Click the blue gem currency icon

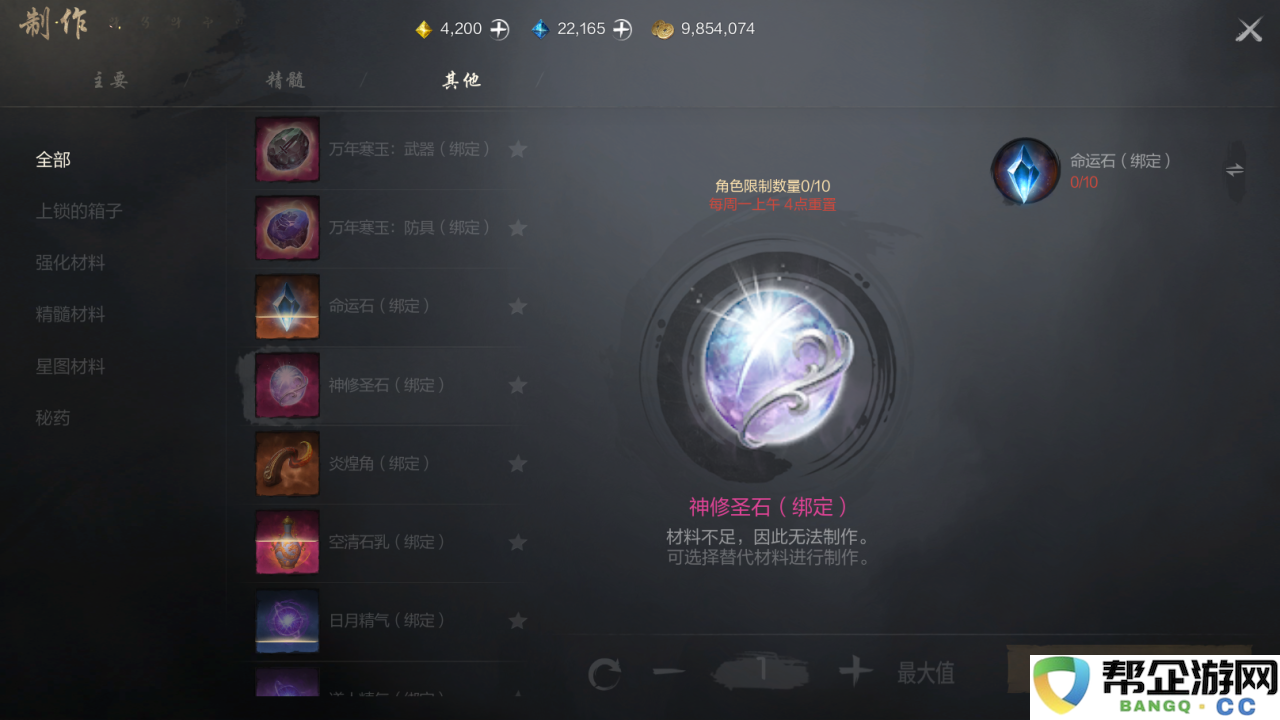click(x=541, y=28)
